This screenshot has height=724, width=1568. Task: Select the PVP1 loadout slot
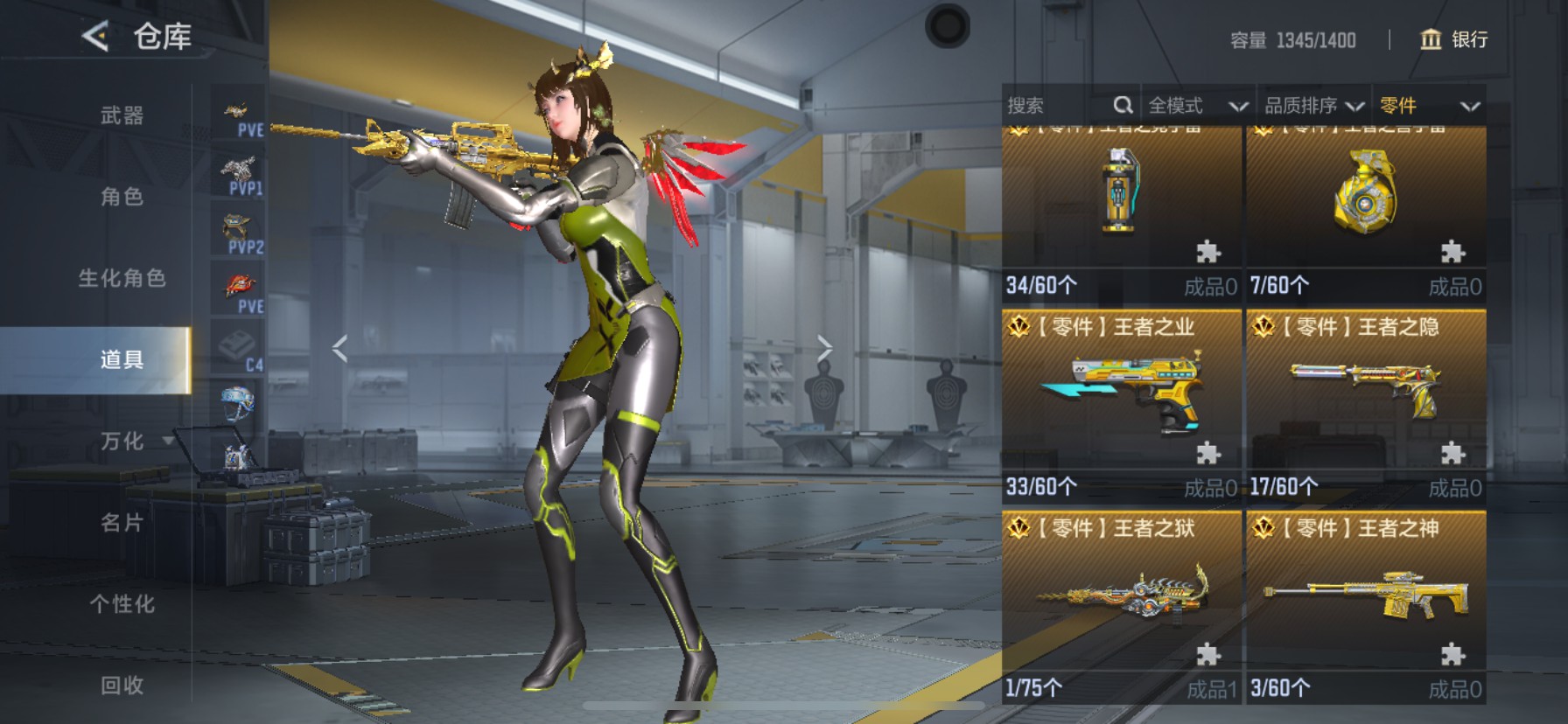[239, 175]
